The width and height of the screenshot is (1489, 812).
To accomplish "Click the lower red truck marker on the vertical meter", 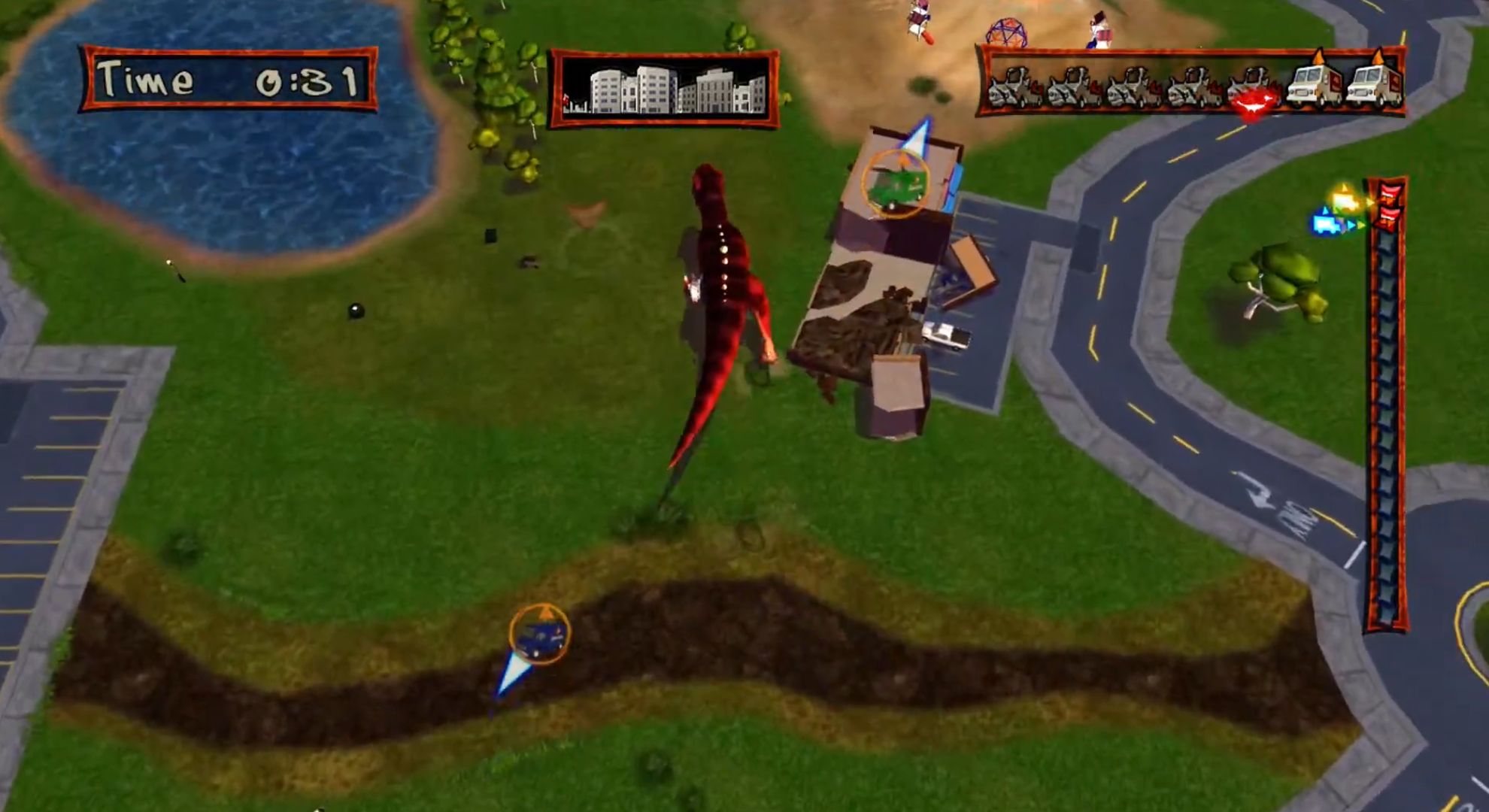I will [1387, 218].
